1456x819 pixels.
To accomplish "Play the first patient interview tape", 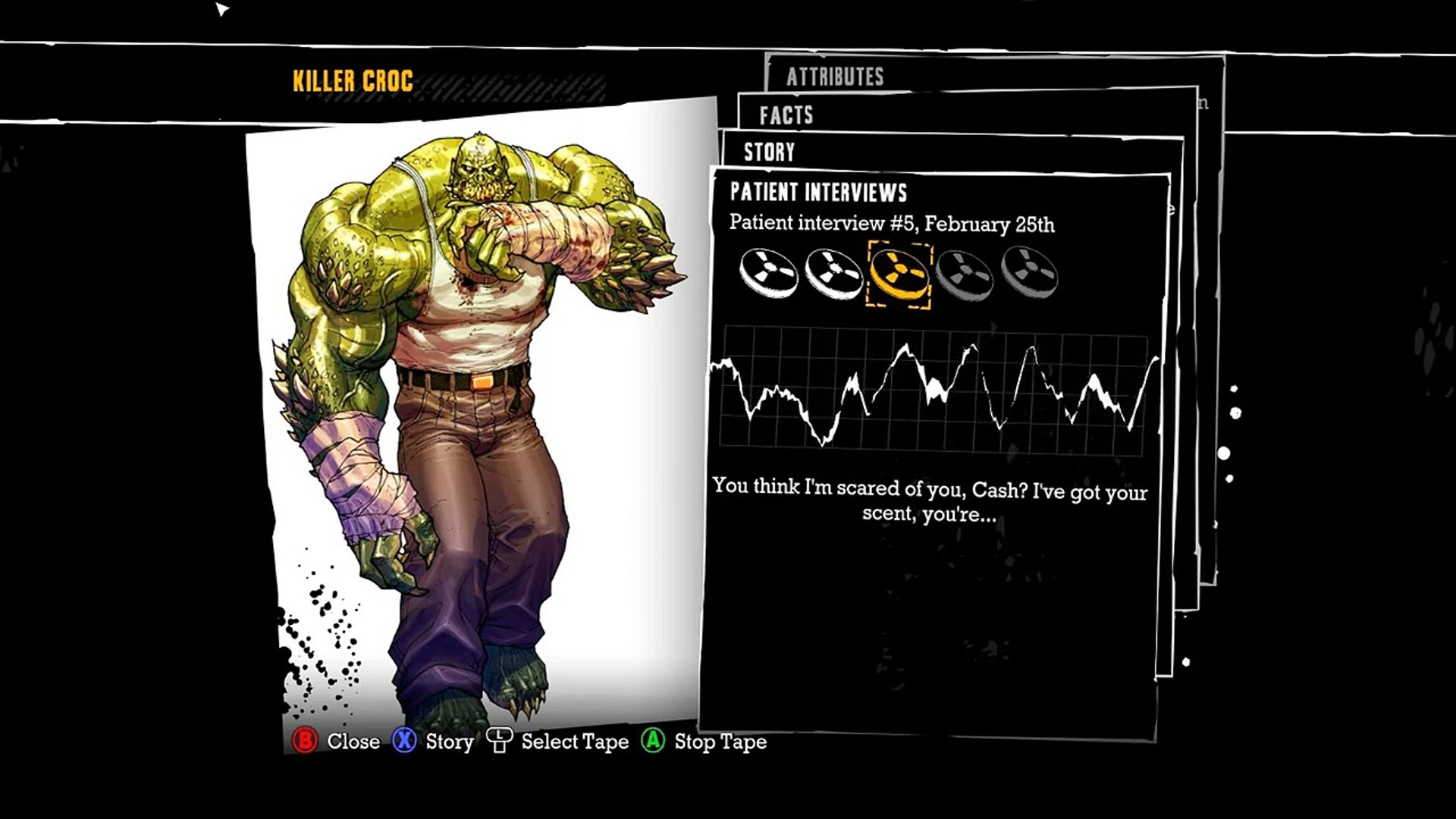I will [768, 273].
